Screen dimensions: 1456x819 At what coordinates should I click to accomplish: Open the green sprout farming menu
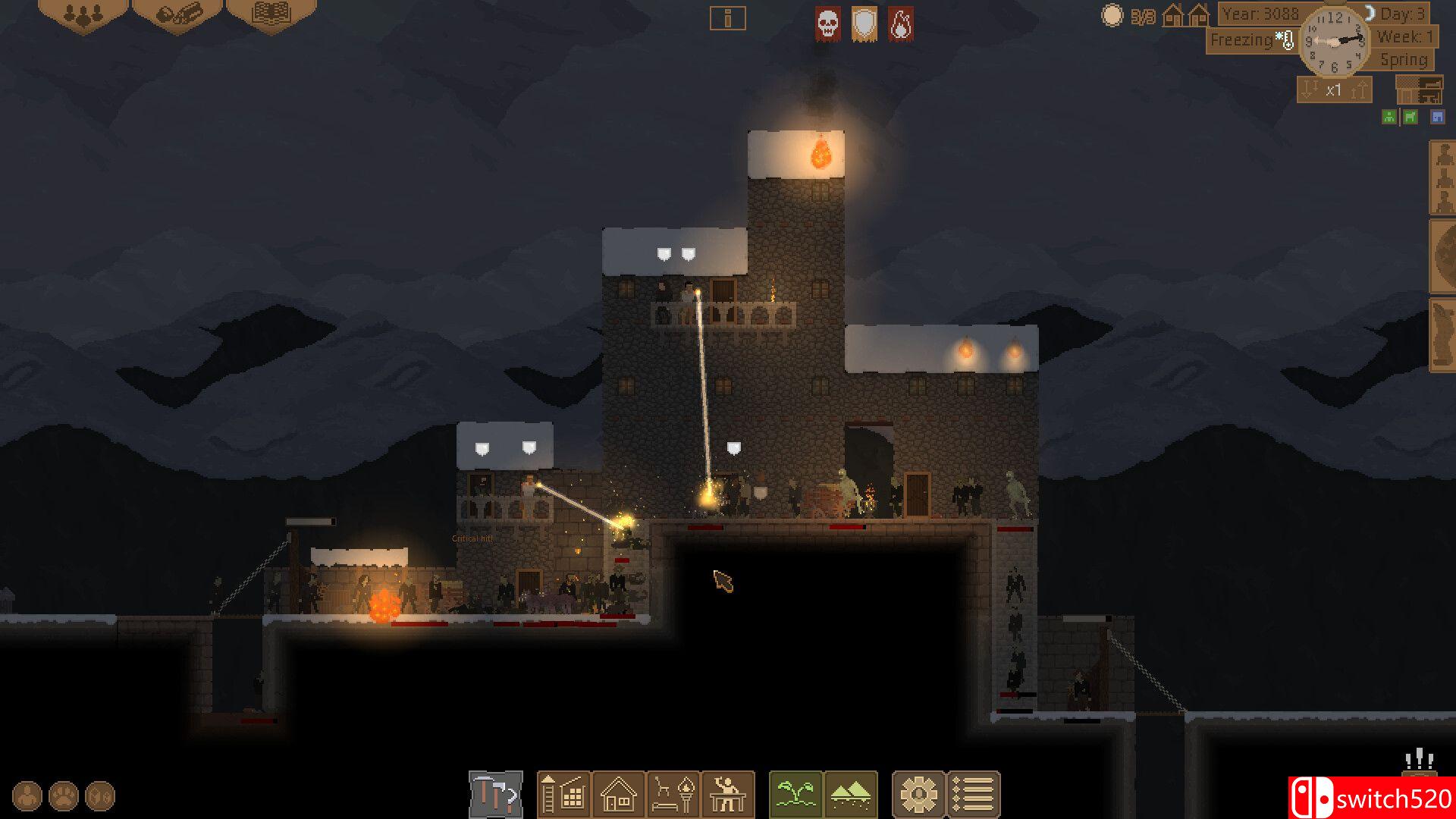tap(795, 795)
